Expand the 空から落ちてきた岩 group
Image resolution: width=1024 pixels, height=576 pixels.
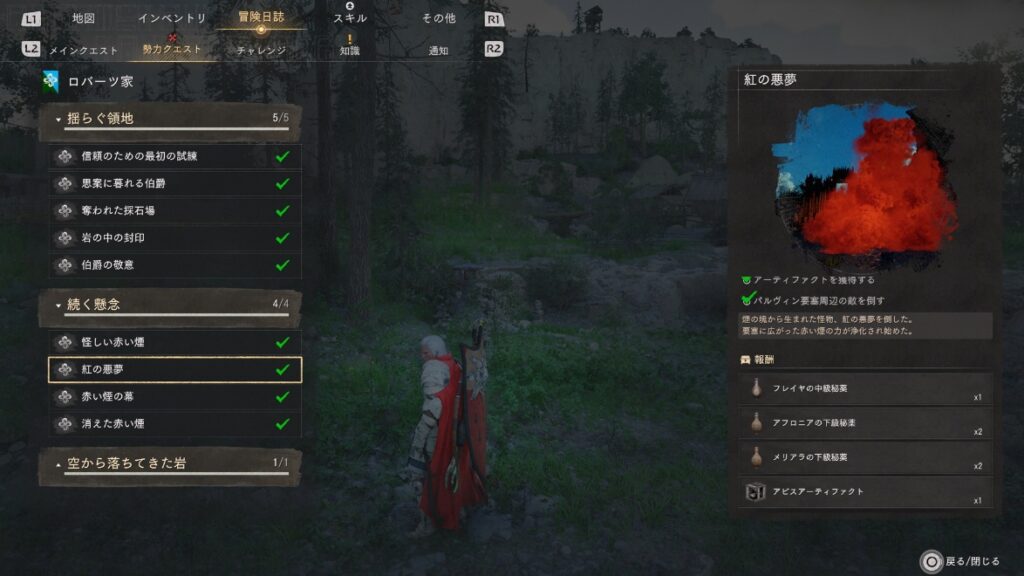(170, 463)
